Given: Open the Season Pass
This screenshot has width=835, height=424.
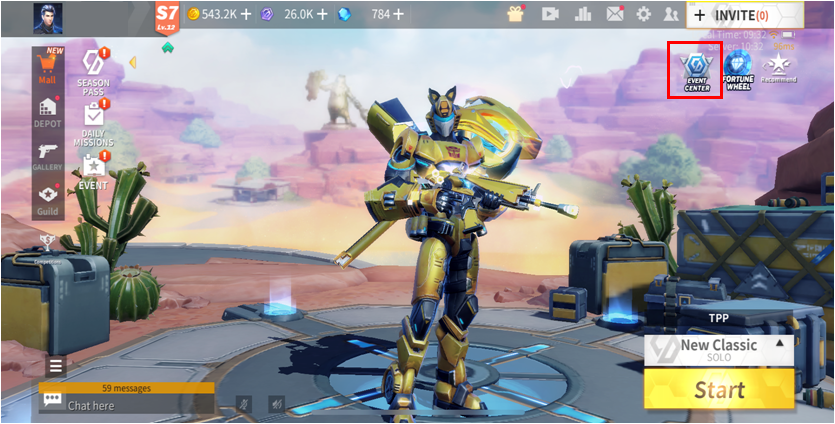Looking at the screenshot, I should (93, 72).
